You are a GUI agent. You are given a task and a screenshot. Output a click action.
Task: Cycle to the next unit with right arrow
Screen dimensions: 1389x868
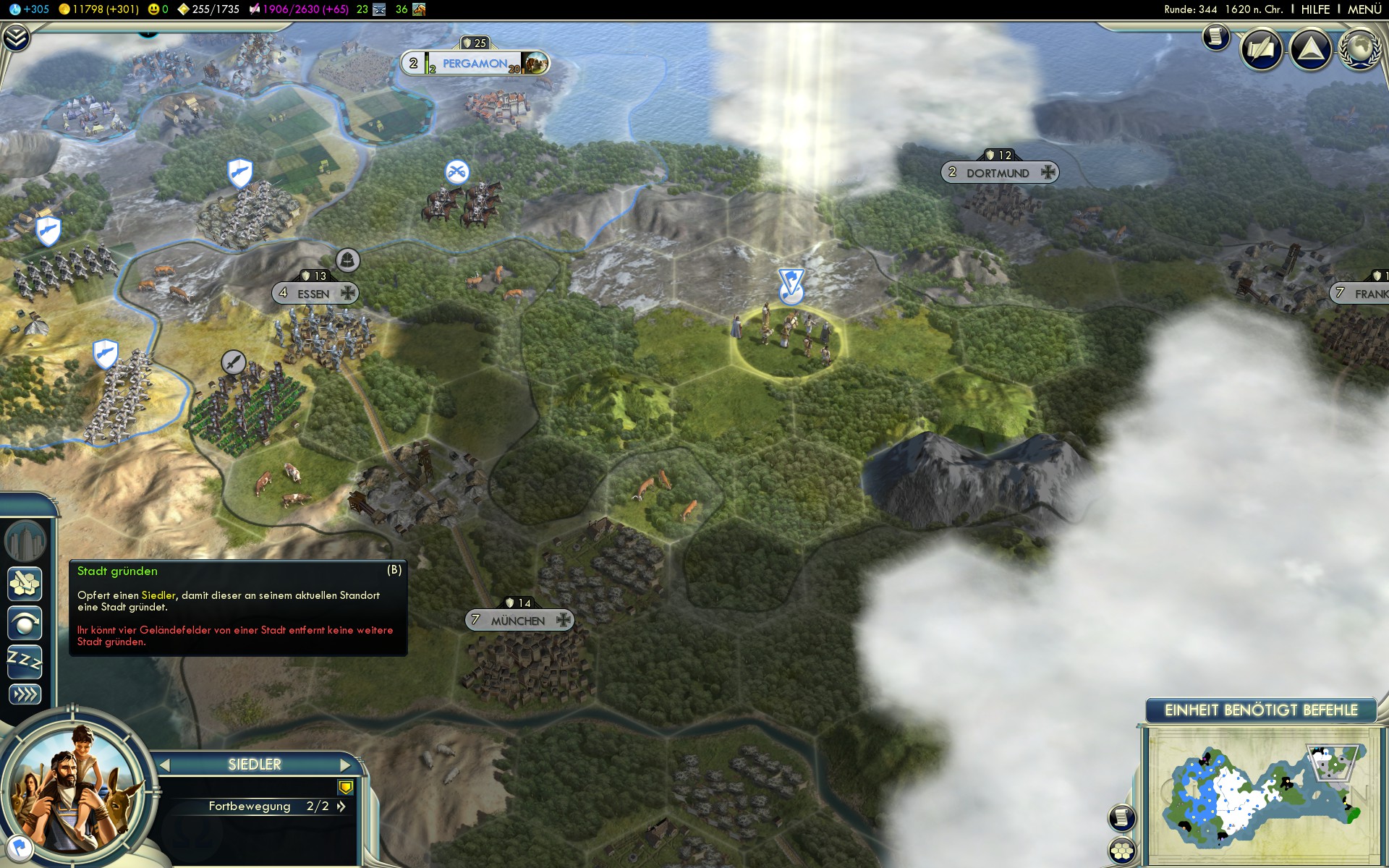tap(345, 765)
